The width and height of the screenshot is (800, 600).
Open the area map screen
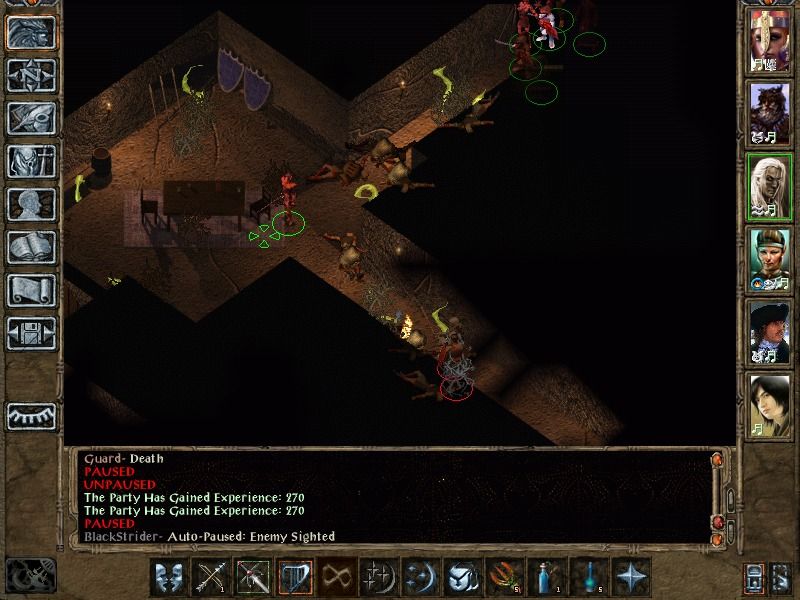31,74
